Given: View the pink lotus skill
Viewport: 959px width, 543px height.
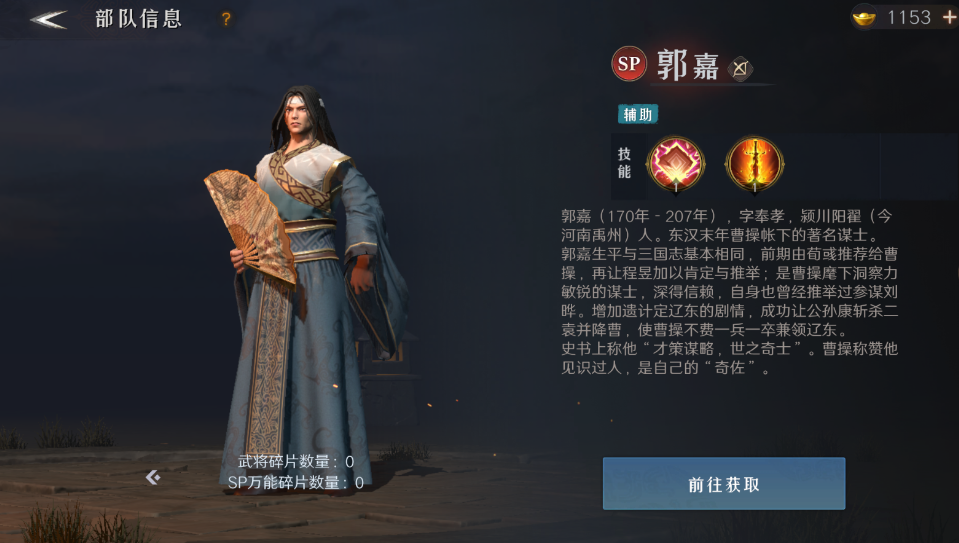Looking at the screenshot, I should [x=677, y=163].
